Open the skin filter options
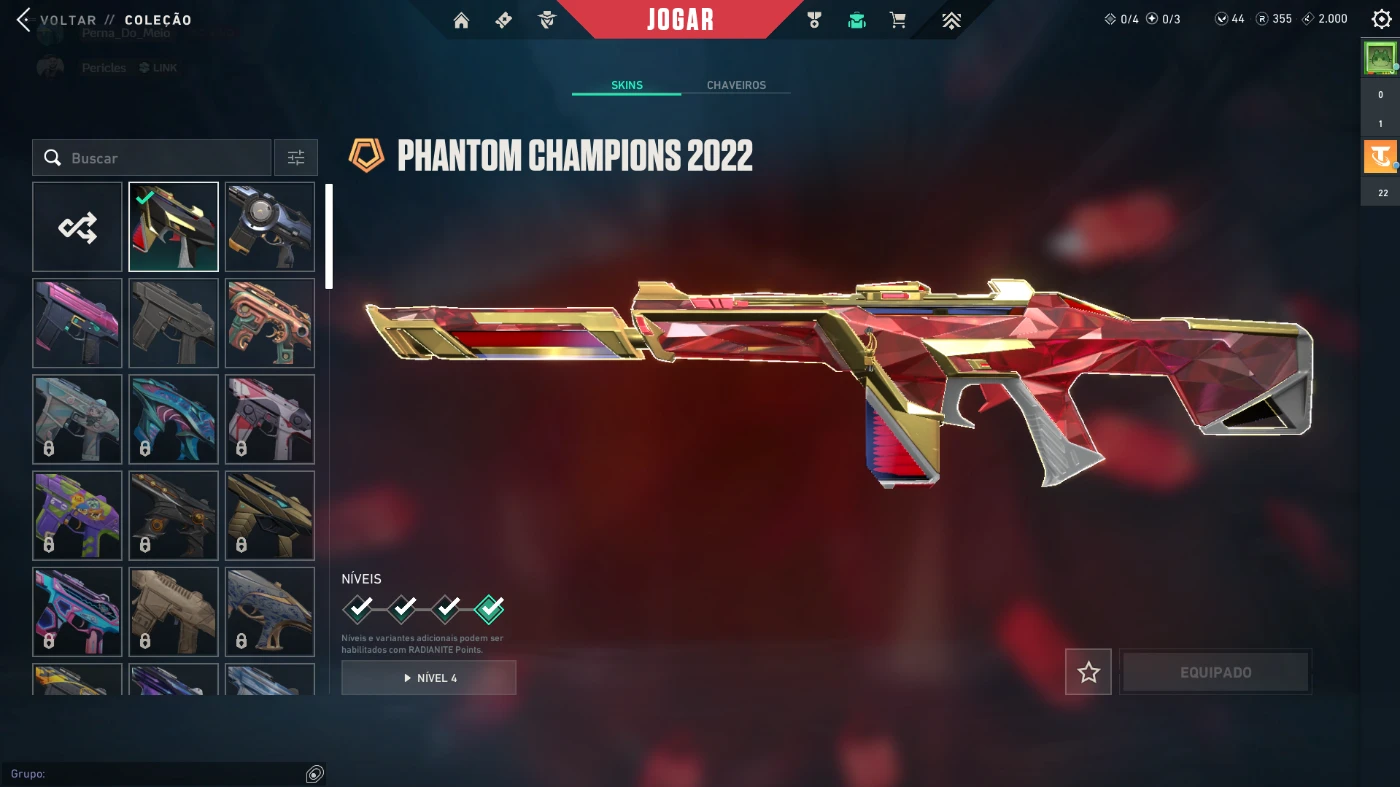Viewport: 1400px width, 787px height. [x=296, y=158]
